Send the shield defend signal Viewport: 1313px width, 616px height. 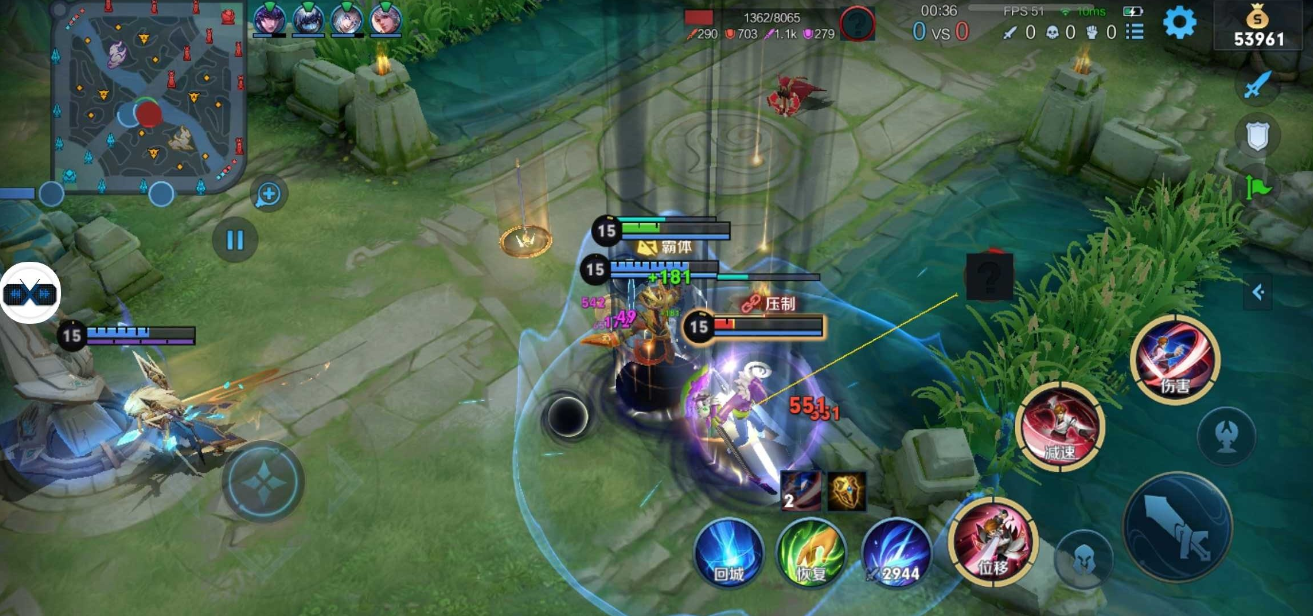point(1257,135)
